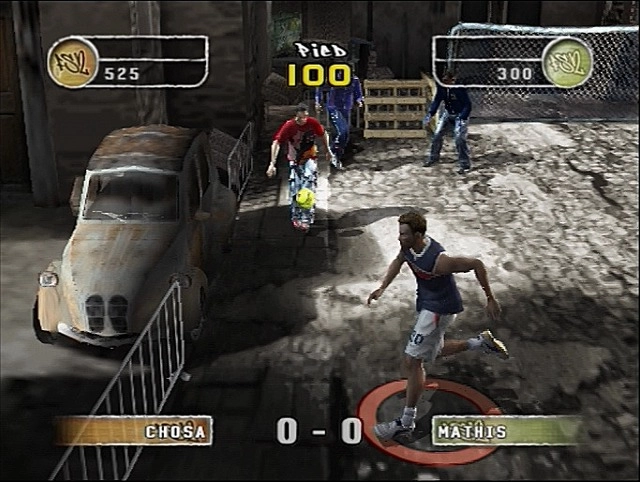Click the left team's graffiti emblem
Image resolution: width=640 pixels, height=482 pixels.
click(x=72, y=62)
